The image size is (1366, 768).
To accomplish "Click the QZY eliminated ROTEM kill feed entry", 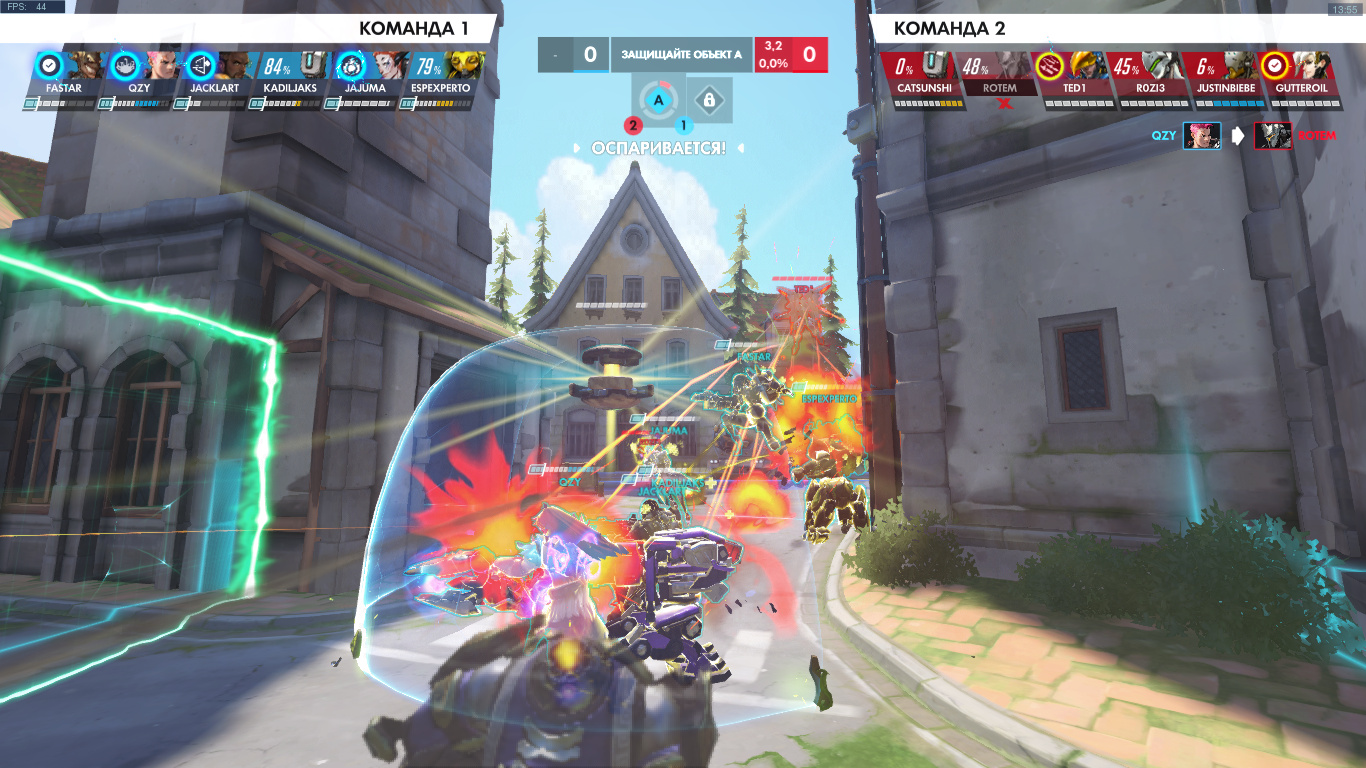I will pos(1241,136).
